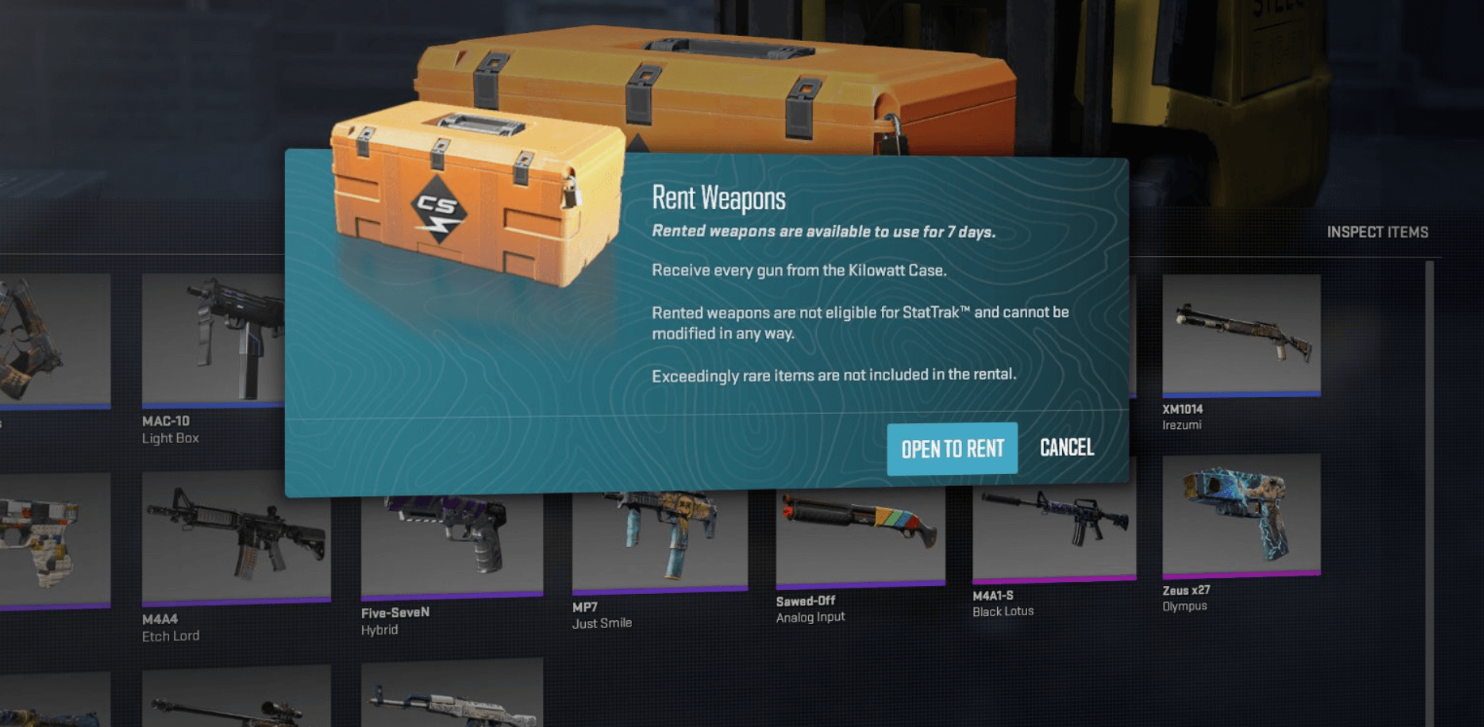Open the Inspect Items view
This screenshot has height=727, width=1484.
click(x=1377, y=232)
